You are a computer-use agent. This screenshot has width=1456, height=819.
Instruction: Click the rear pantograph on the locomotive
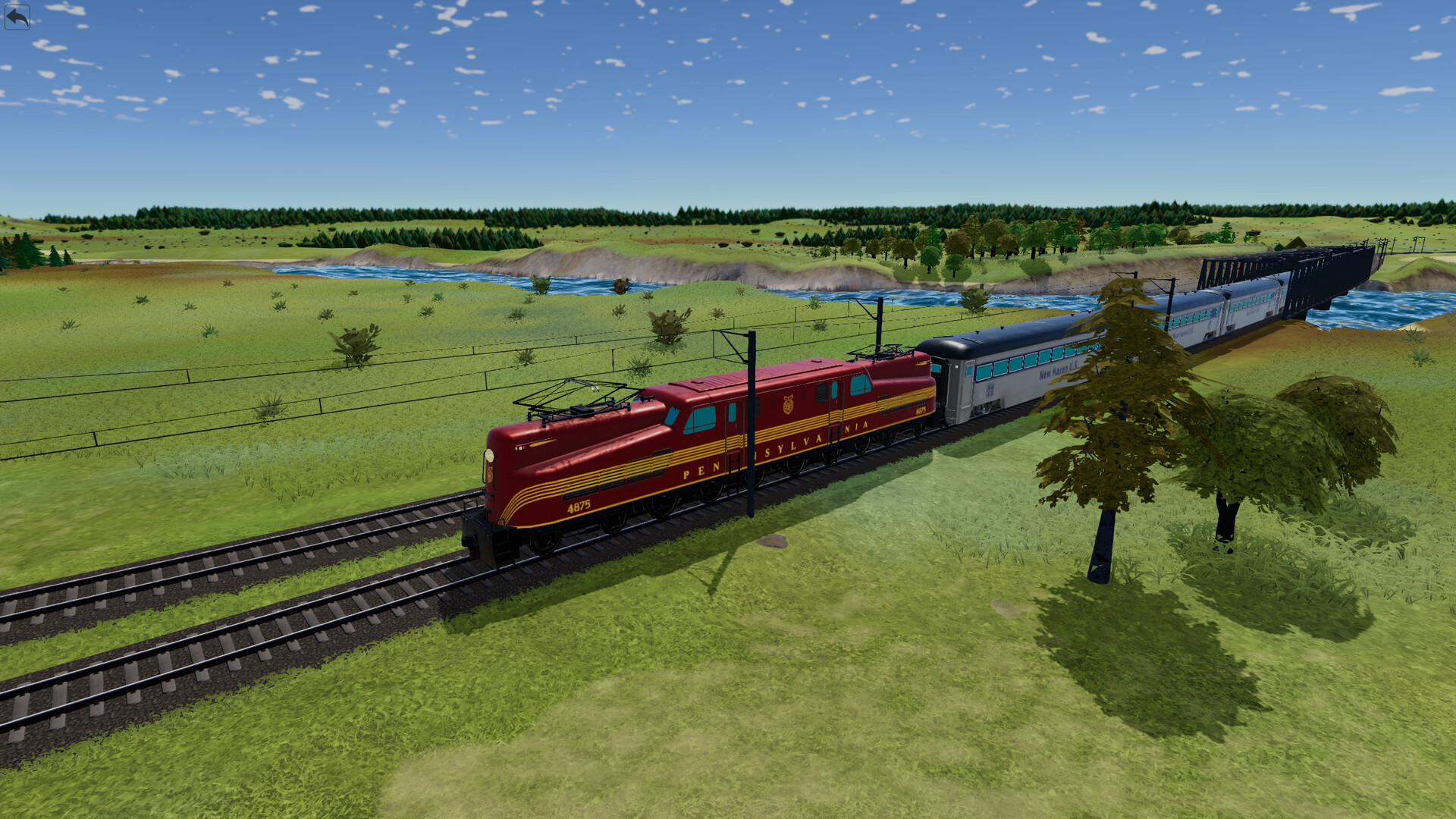click(x=880, y=353)
